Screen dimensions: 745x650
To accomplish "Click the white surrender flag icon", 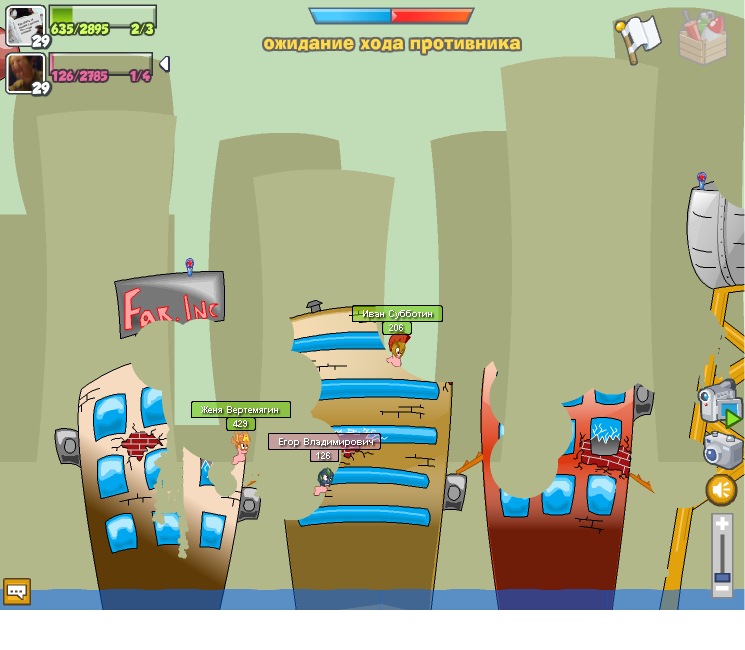I will point(637,38).
